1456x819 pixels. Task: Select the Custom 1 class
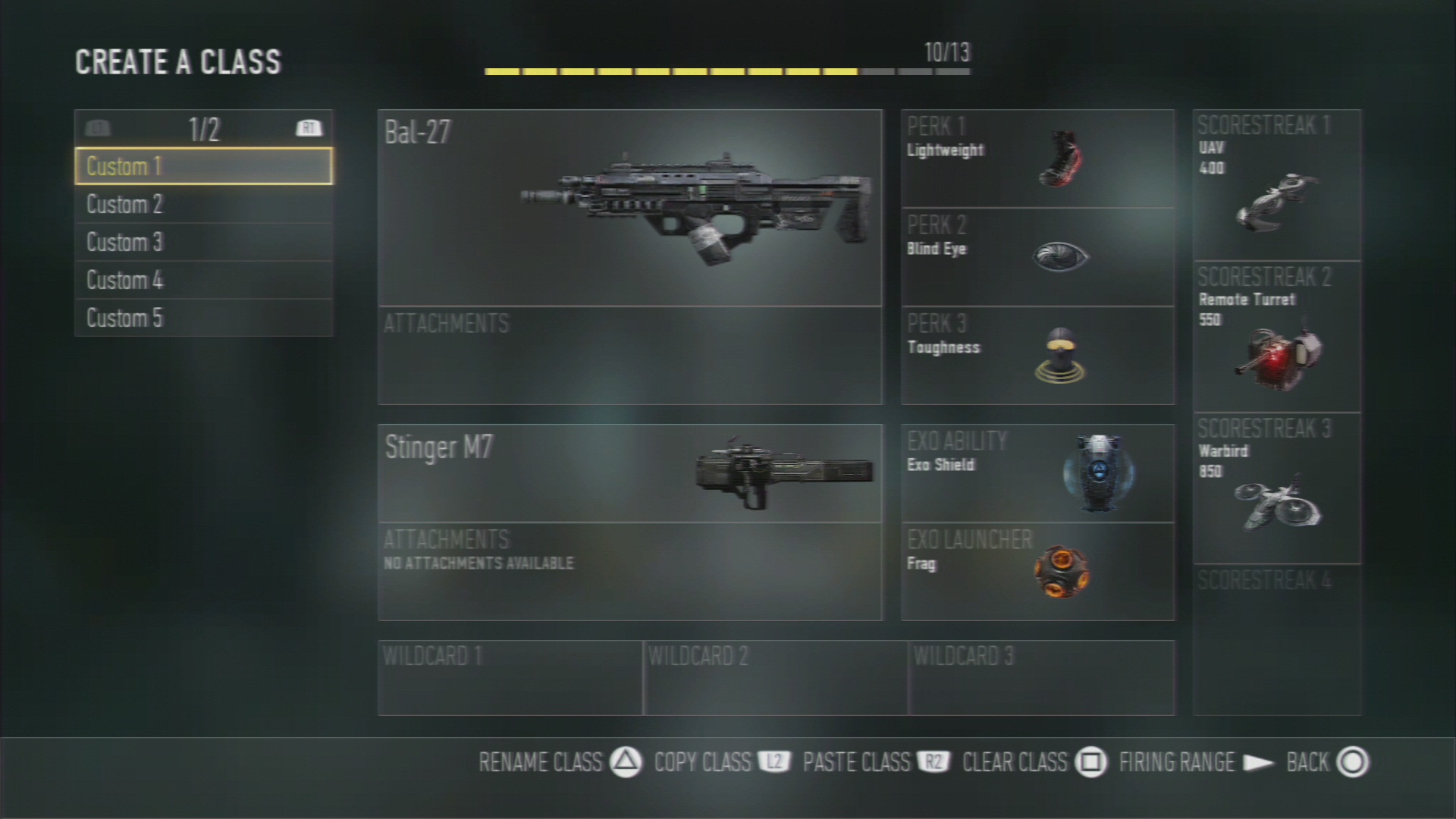point(203,166)
